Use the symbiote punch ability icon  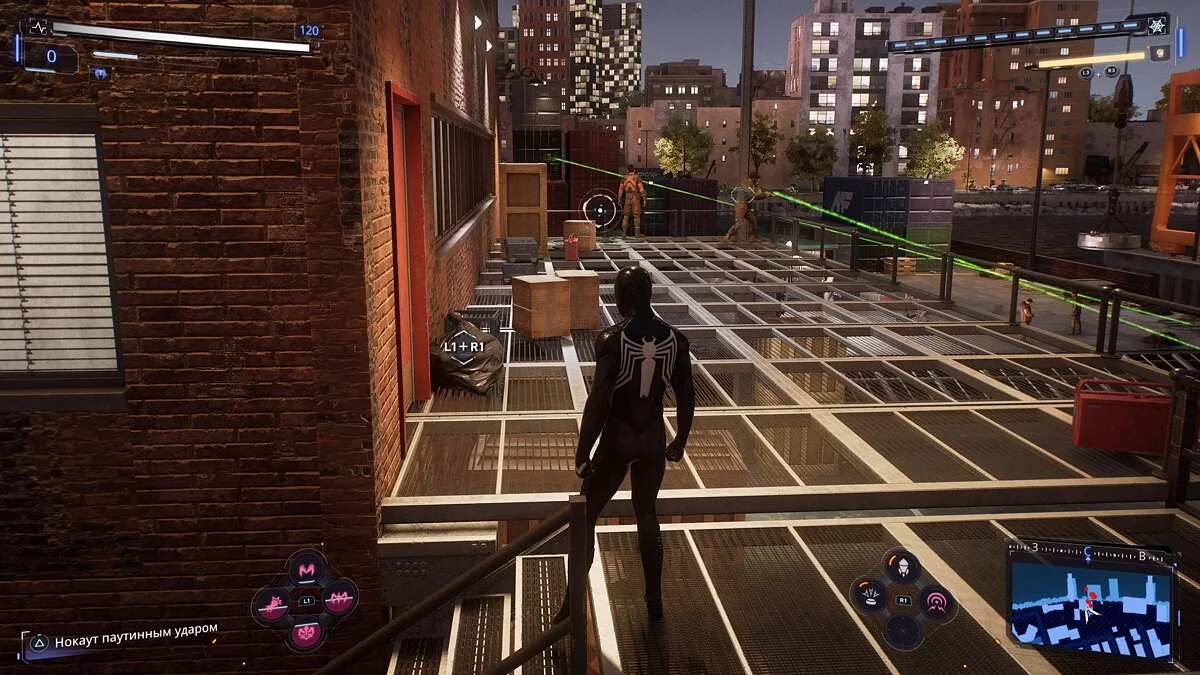pyautogui.click(x=271, y=603)
